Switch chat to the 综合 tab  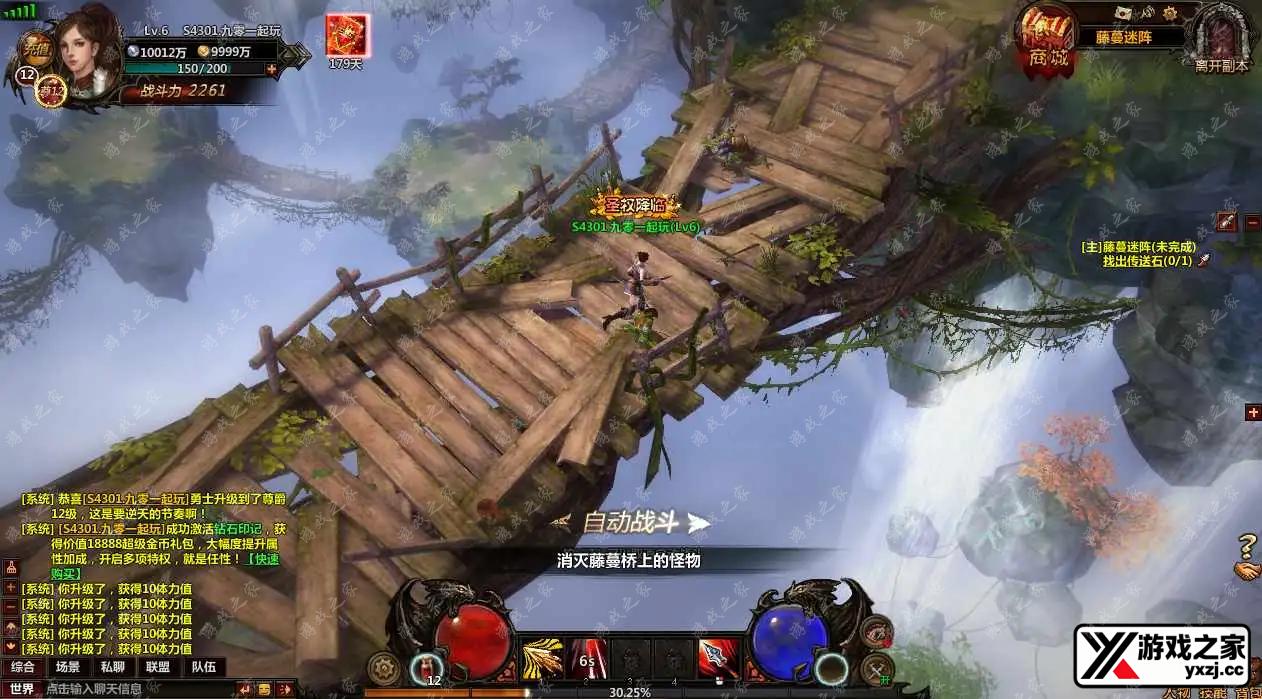tap(23, 667)
